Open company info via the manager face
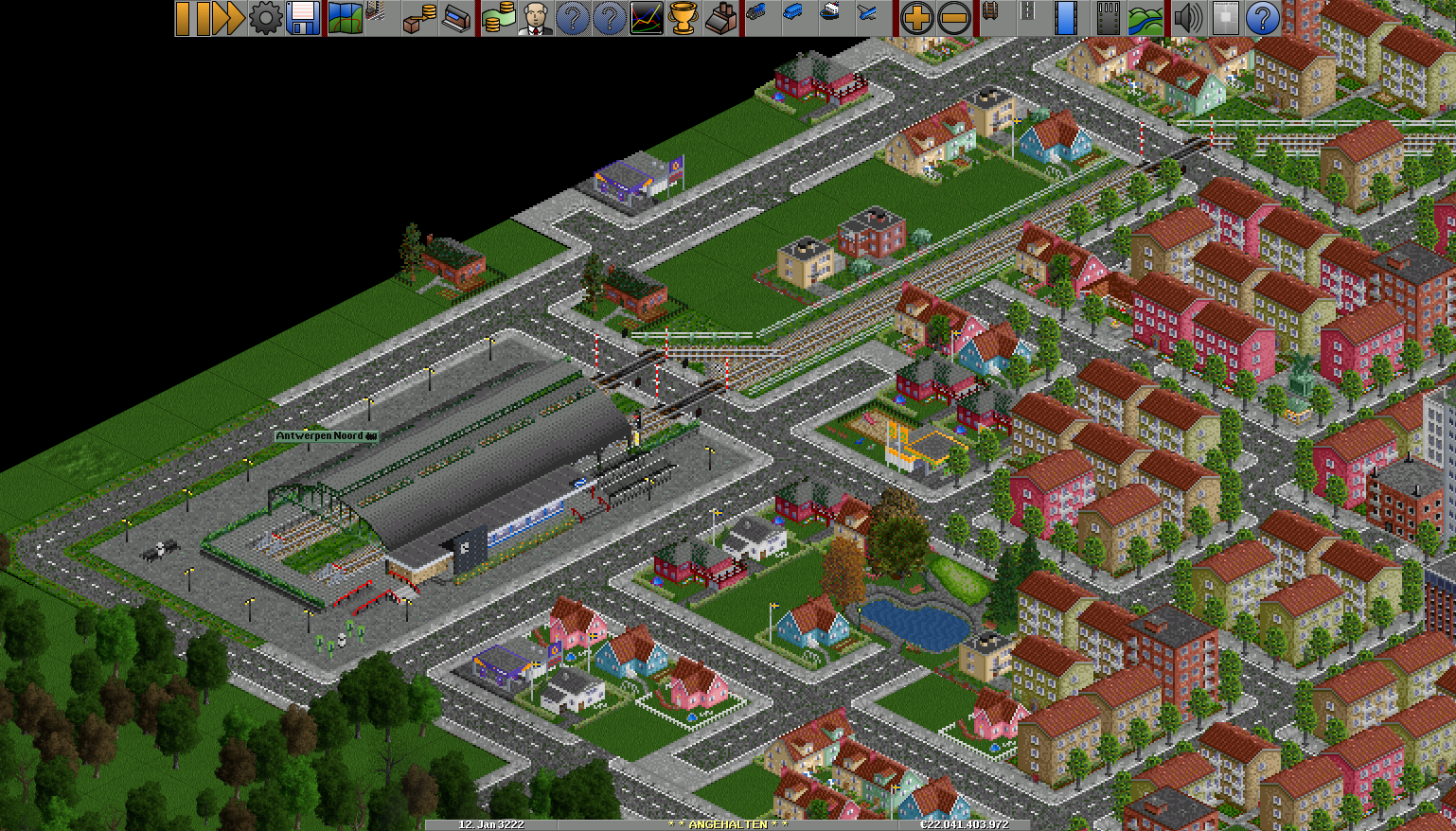The height and width of the screenshot is (831, 1456). pyautogui.click(x=535, y=18)
